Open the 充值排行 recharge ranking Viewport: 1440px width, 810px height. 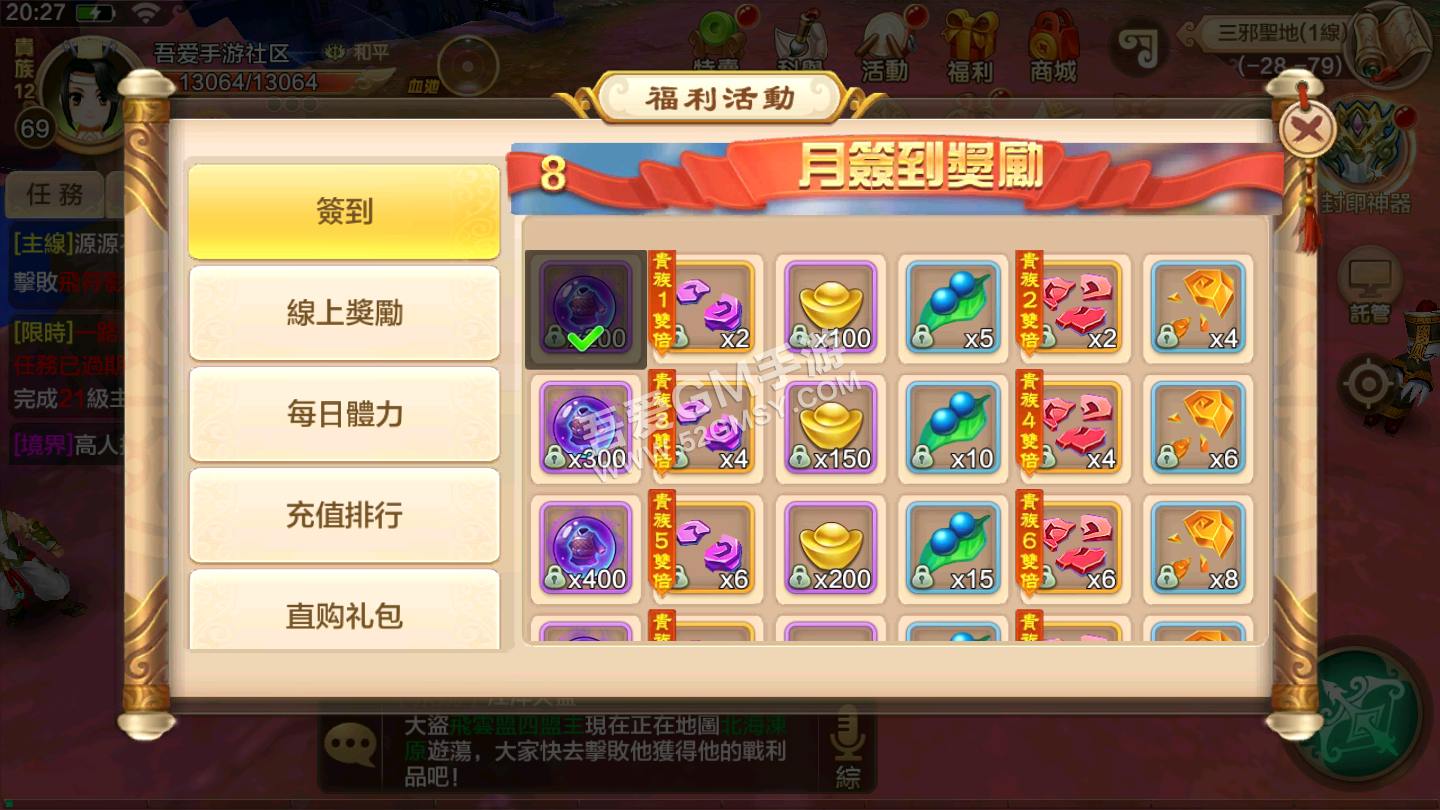(x=344, y=513)
